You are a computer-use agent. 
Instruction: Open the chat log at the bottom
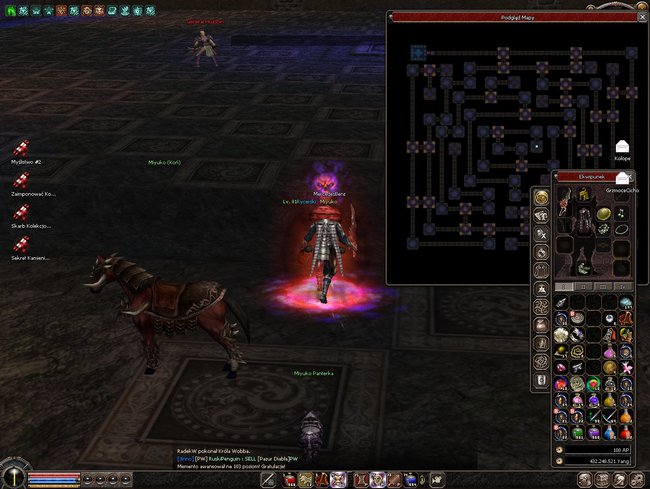240,458
